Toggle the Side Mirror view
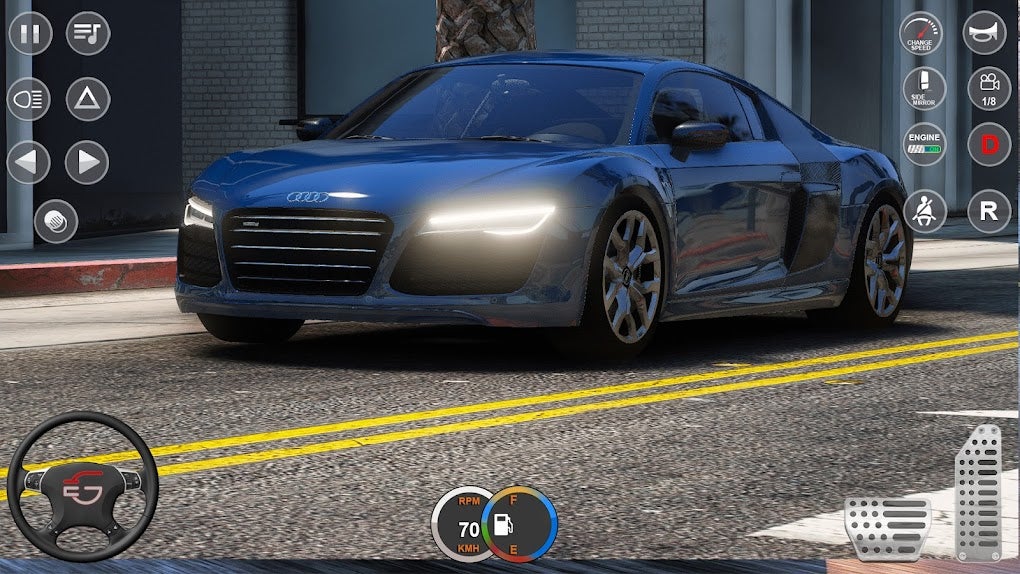This screenshot has height=574, width=1020. point(924,89)
